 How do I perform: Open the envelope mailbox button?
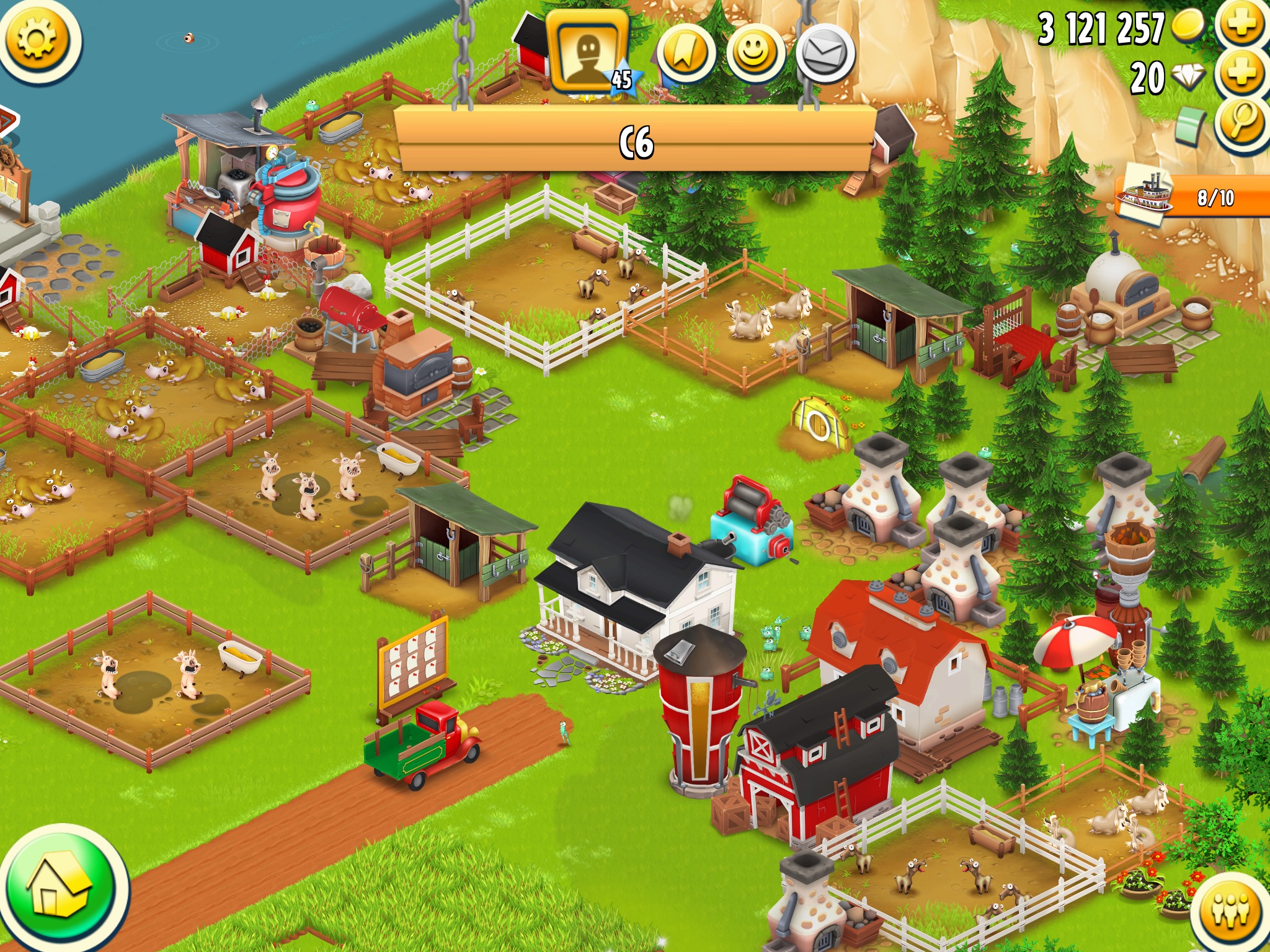(x=825, y=54)
